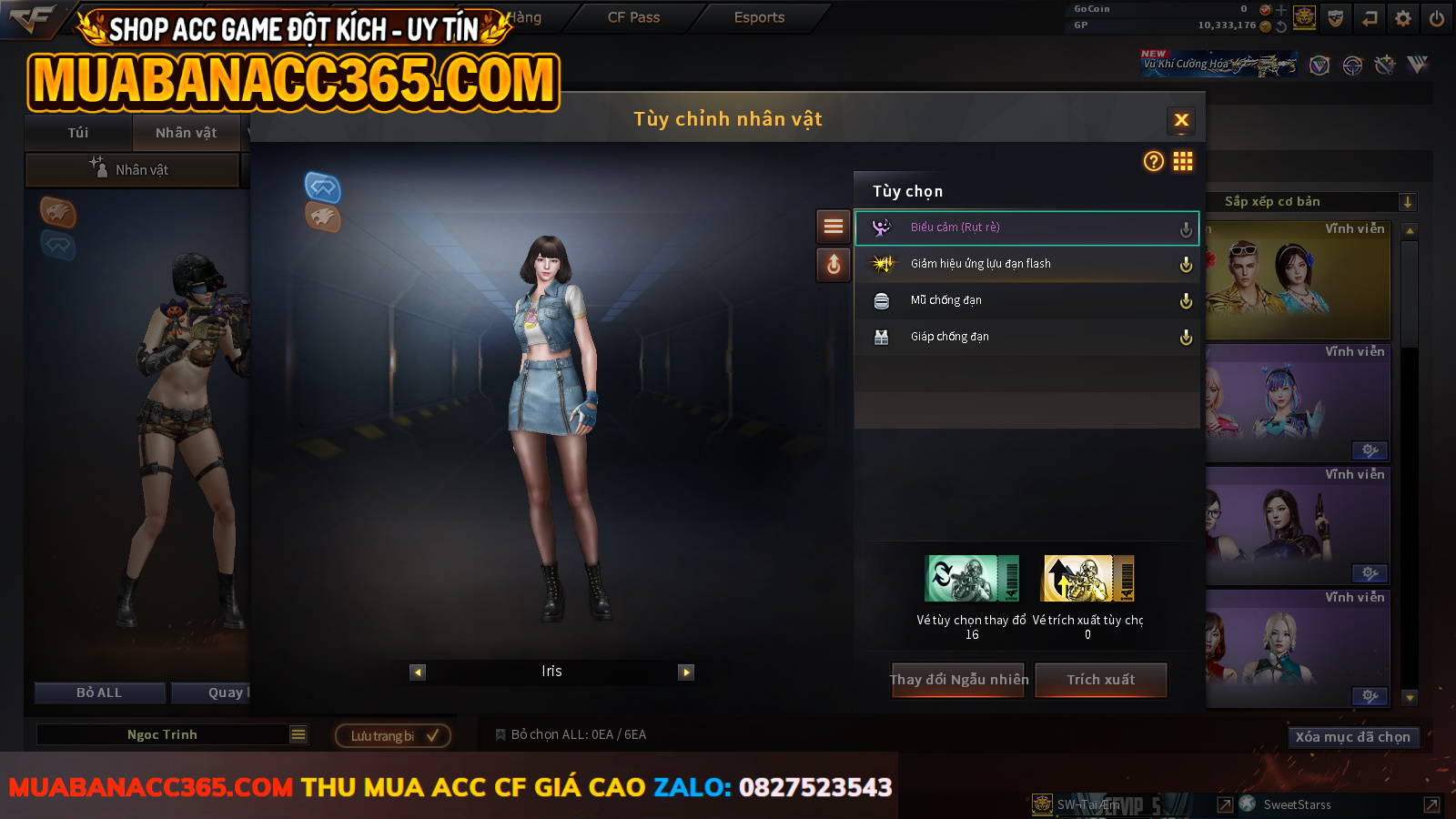Screen dimensions: 1456x819
Task: Show the next character with right arrow
Action: point(686,672)
